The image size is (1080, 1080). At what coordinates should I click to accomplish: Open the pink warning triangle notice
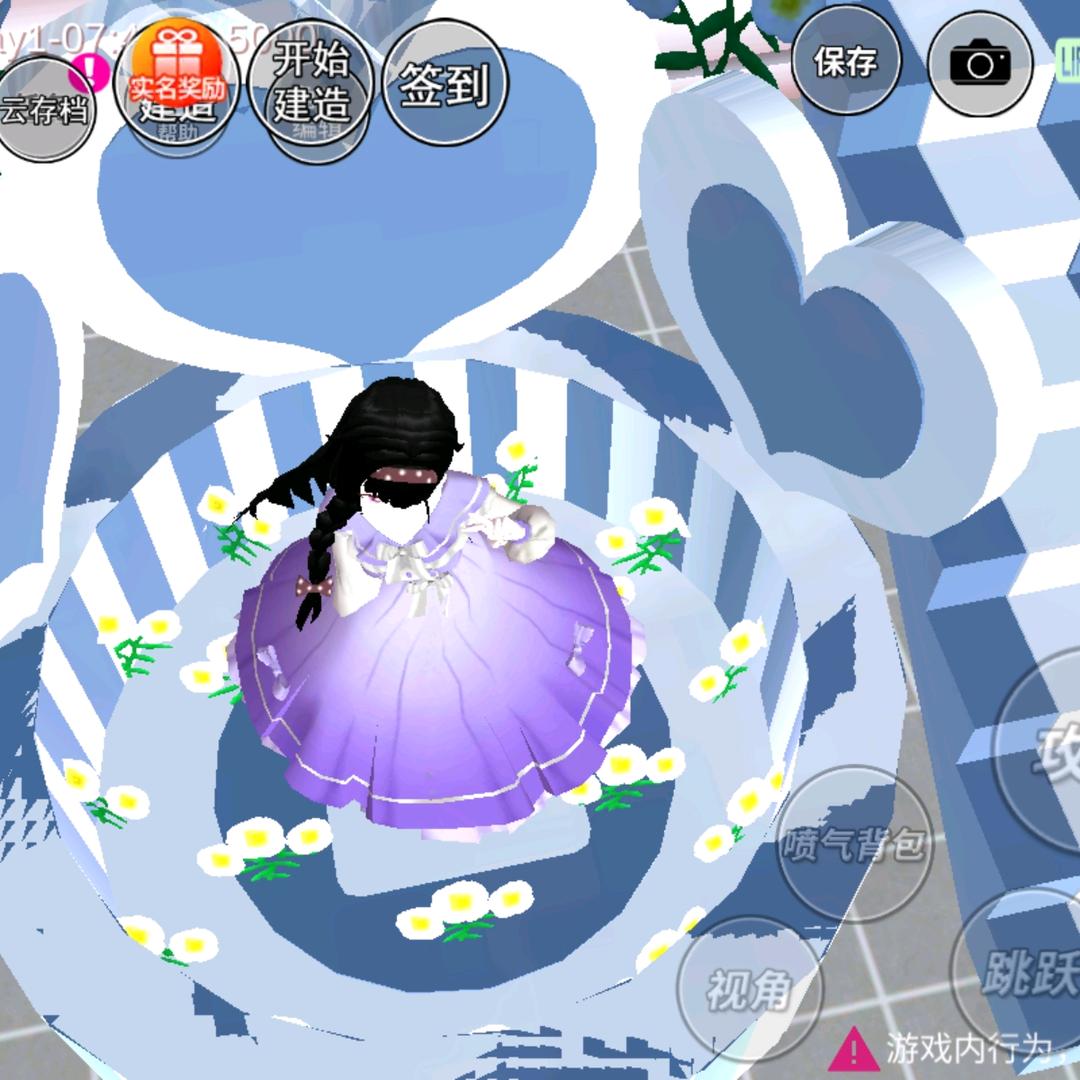pos(853,1049)
